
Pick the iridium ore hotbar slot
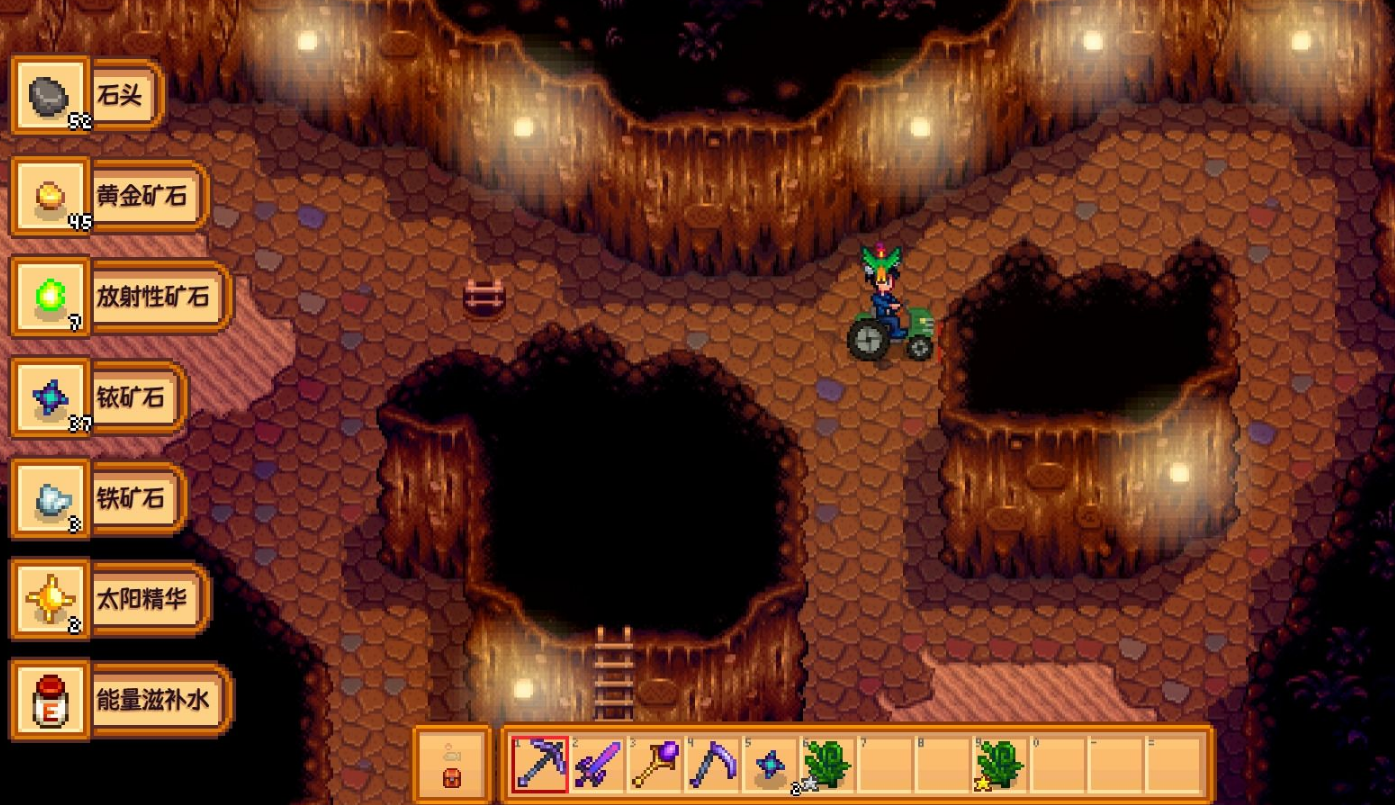(x=771, y=765)
